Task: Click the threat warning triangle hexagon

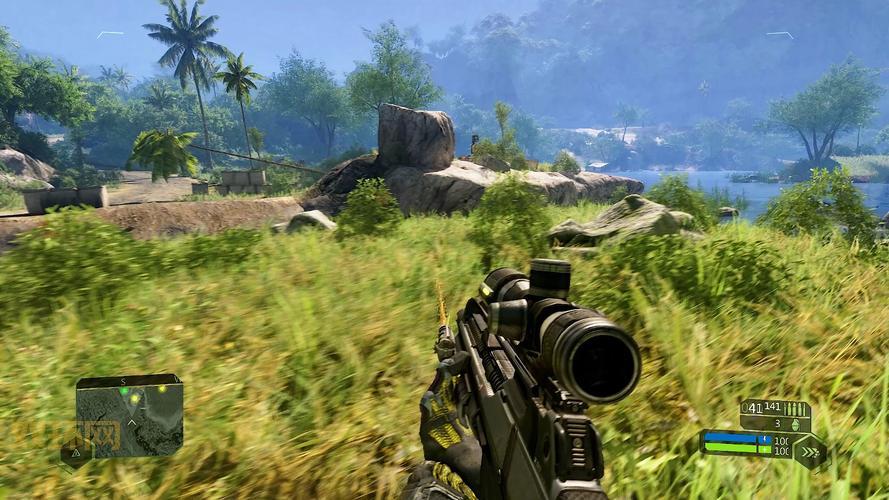Action: click(76, 453)
